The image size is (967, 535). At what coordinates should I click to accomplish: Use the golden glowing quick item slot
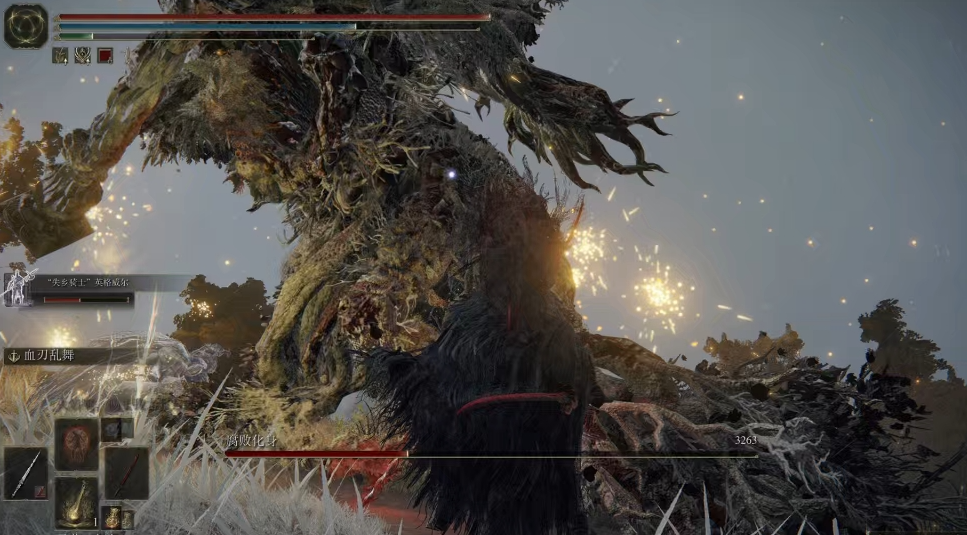click(76, 501)
